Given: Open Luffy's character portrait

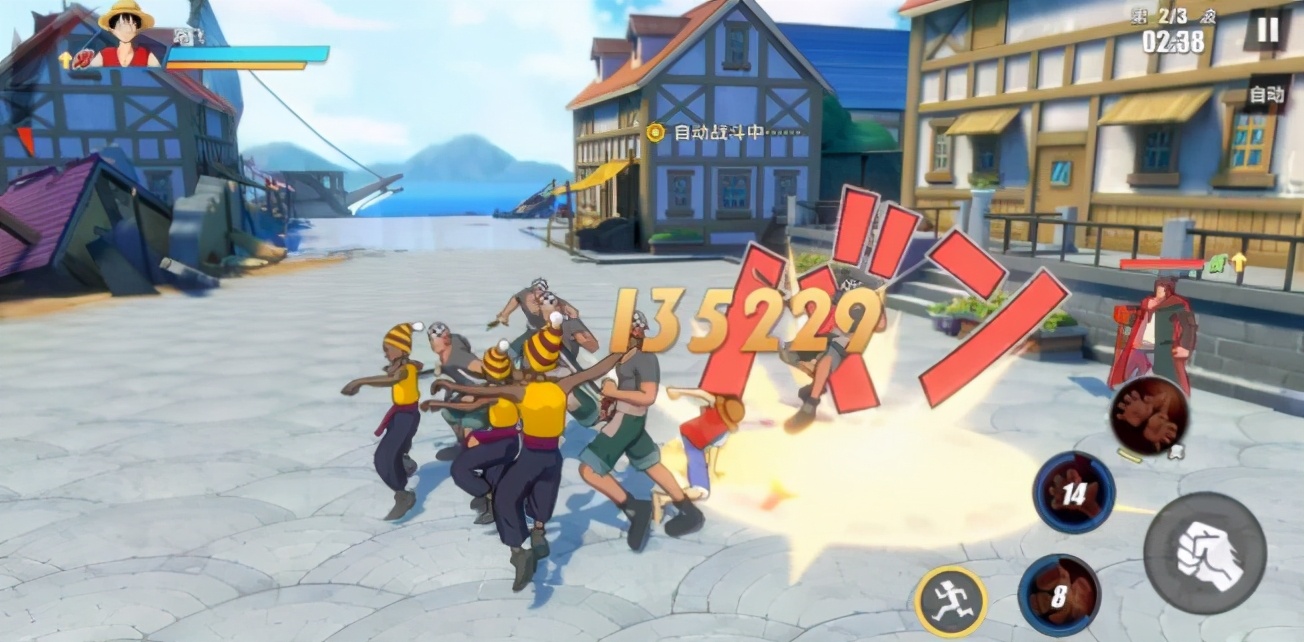Looking at the screenshot, I should [125, 36].
